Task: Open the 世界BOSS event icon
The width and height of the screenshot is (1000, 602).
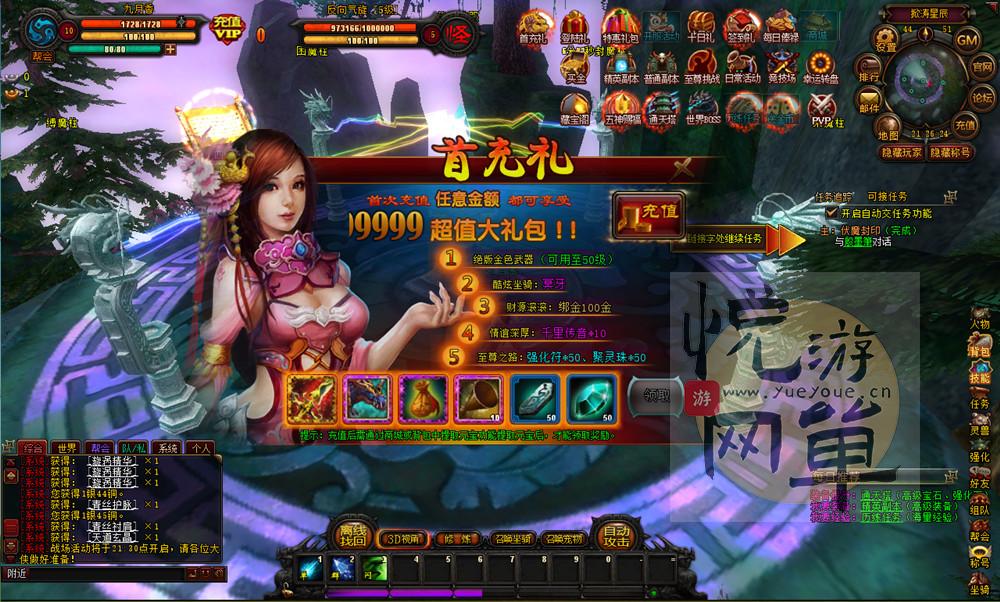Action: (703, 108)
